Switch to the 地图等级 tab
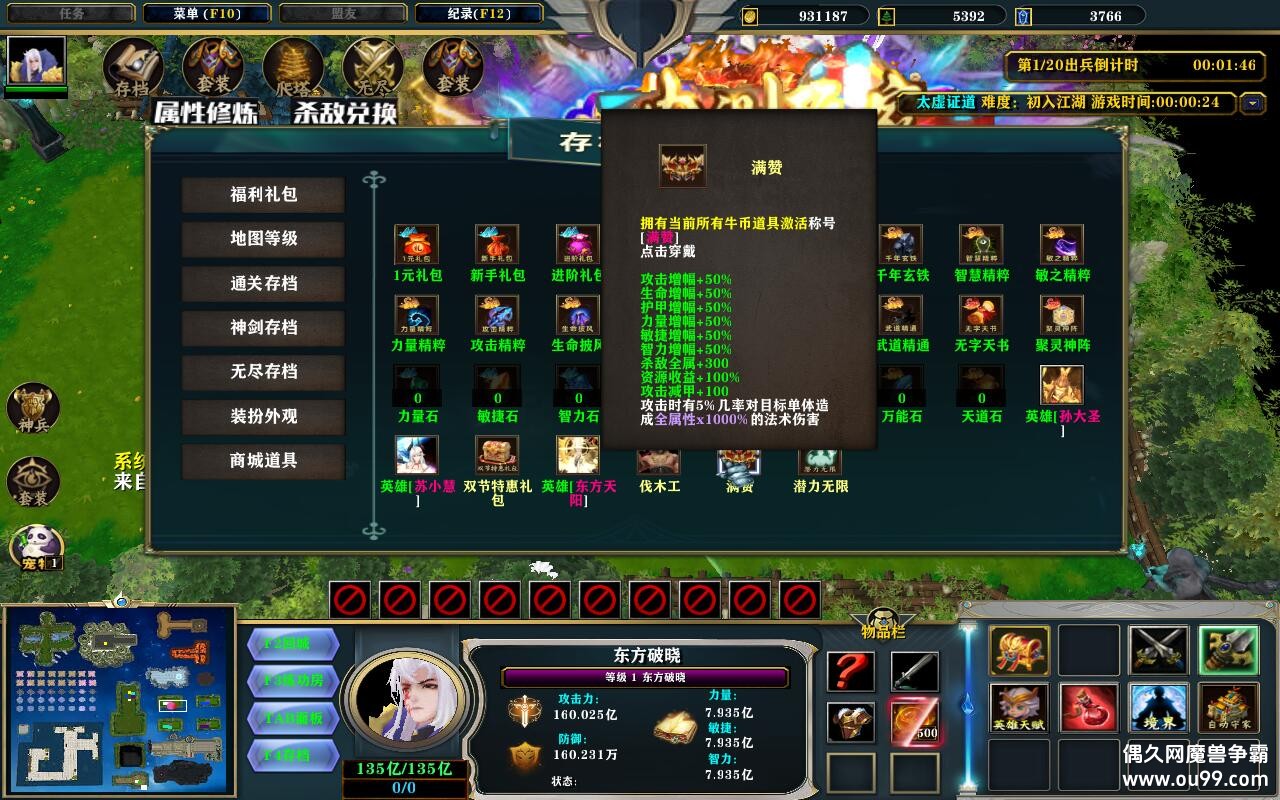 pyautogui.click(x=263, y=239)
